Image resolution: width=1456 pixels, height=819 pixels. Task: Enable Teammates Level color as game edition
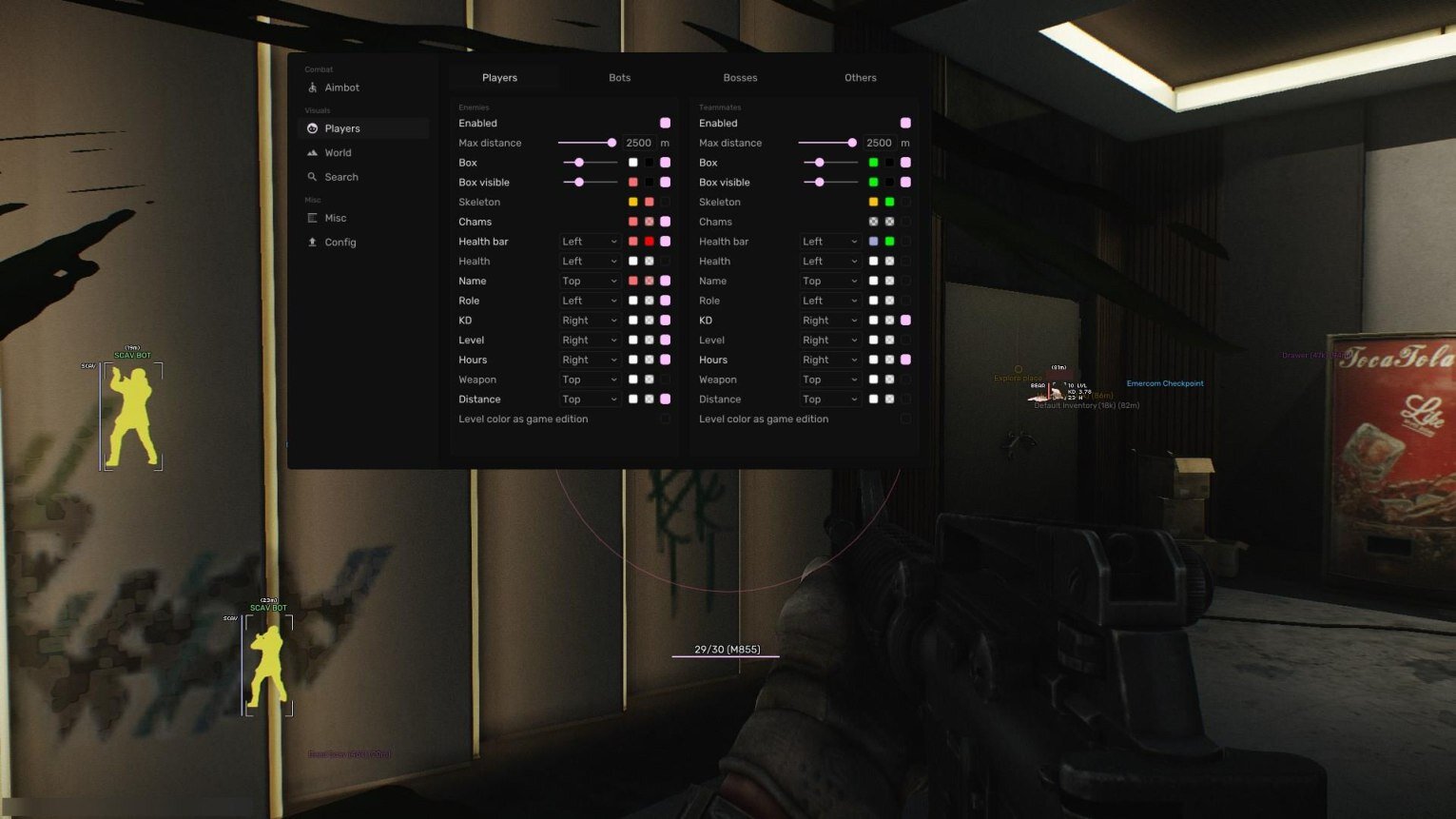905,419
